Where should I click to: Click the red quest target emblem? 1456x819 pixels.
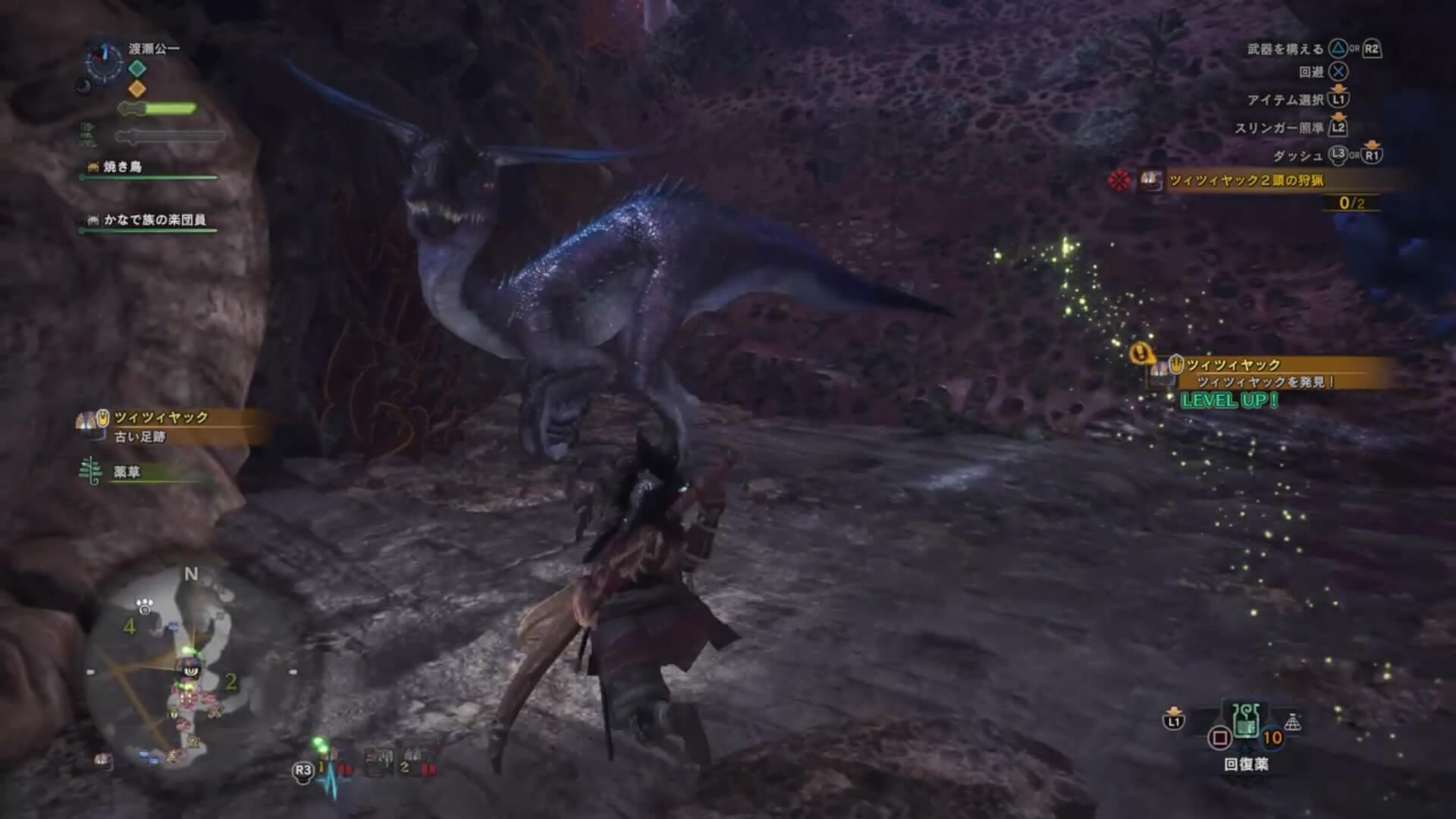tap(1120, 180)
